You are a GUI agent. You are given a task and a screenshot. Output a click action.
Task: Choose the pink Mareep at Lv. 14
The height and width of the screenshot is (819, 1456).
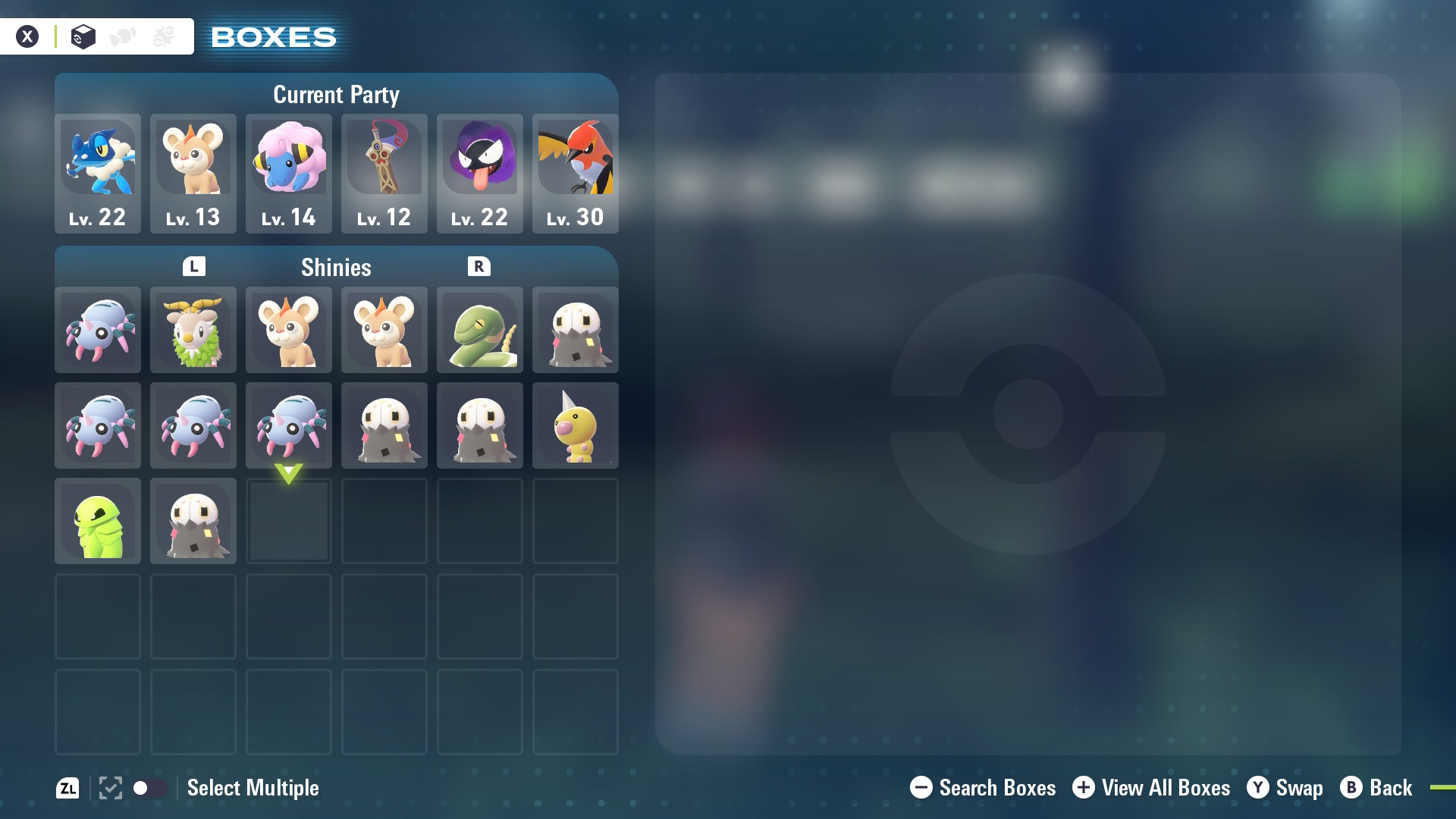pos(289,173)
